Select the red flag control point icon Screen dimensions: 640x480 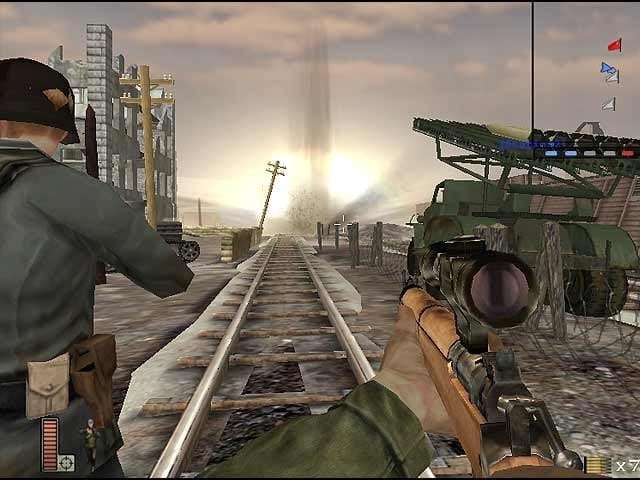tap(614, 45)
